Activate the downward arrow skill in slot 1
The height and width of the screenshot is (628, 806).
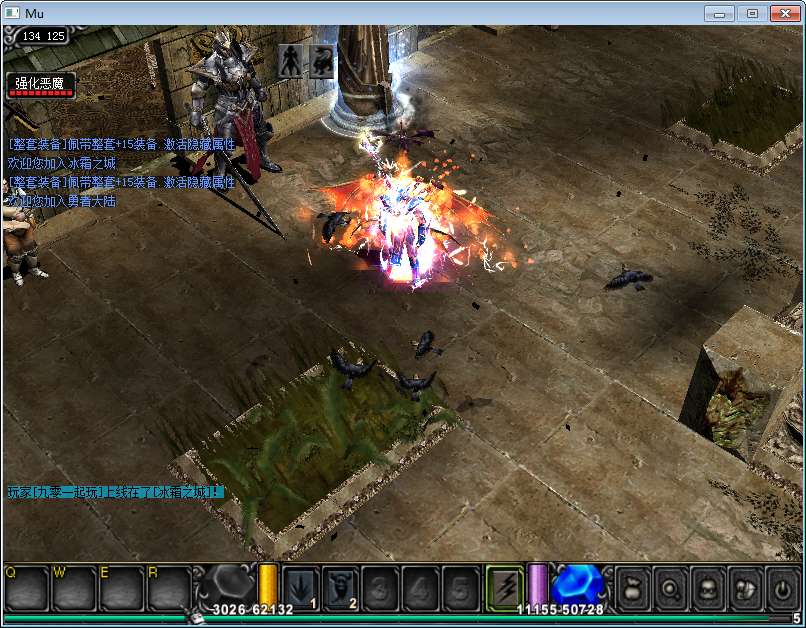301,586
